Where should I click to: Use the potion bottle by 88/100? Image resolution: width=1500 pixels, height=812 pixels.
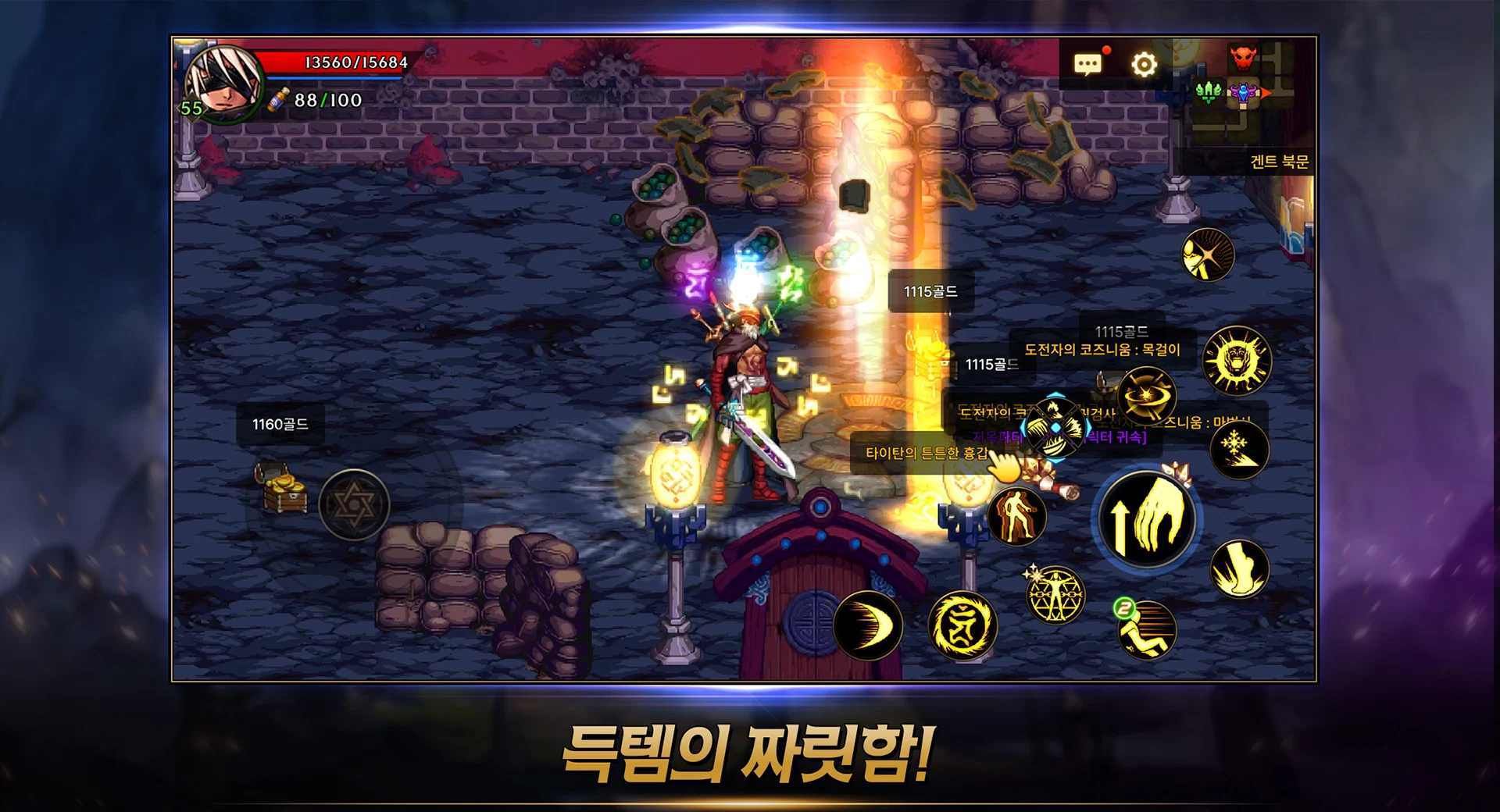point(278,100)
